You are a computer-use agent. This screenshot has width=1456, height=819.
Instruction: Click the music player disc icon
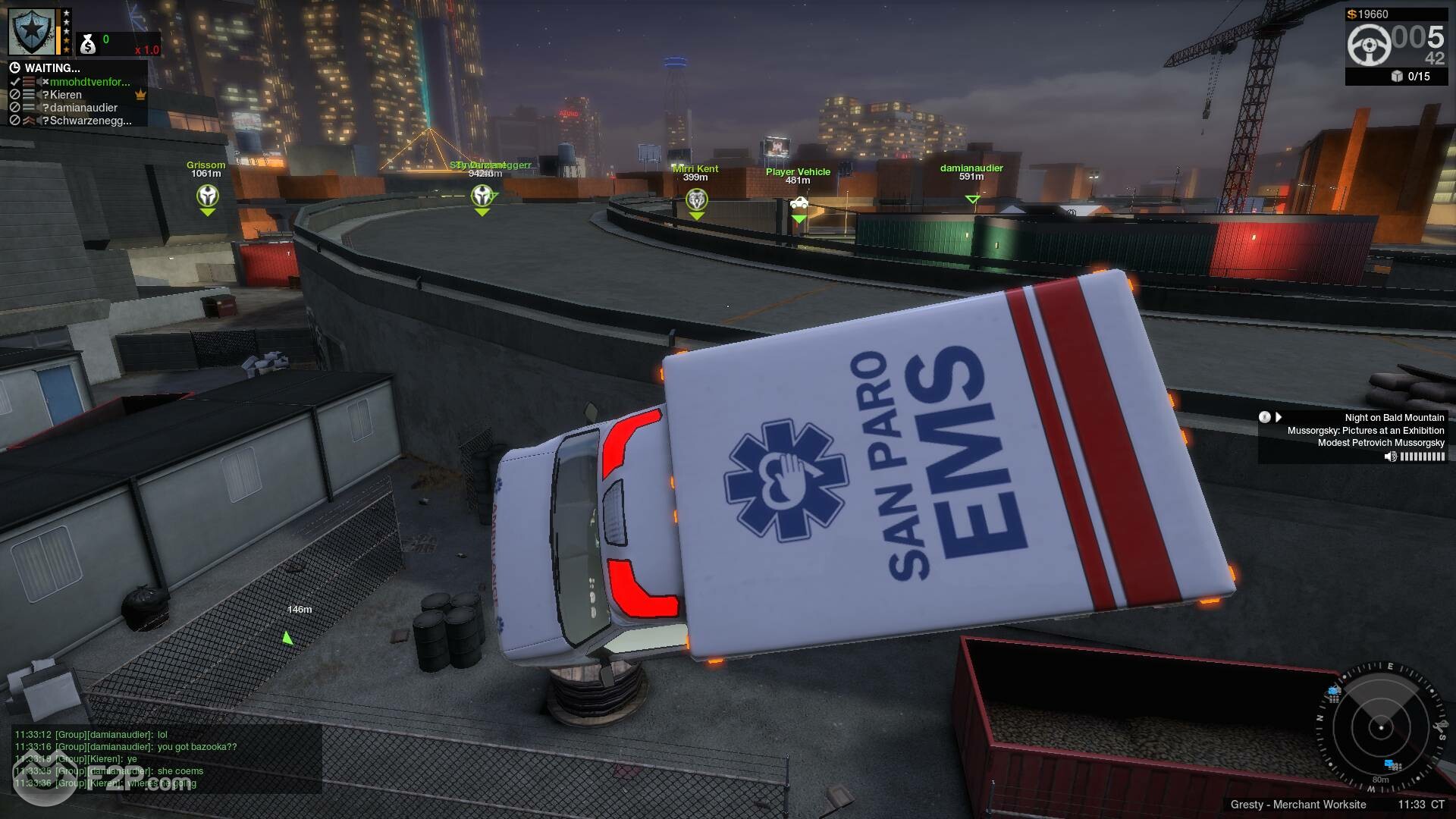point(1264,417)
